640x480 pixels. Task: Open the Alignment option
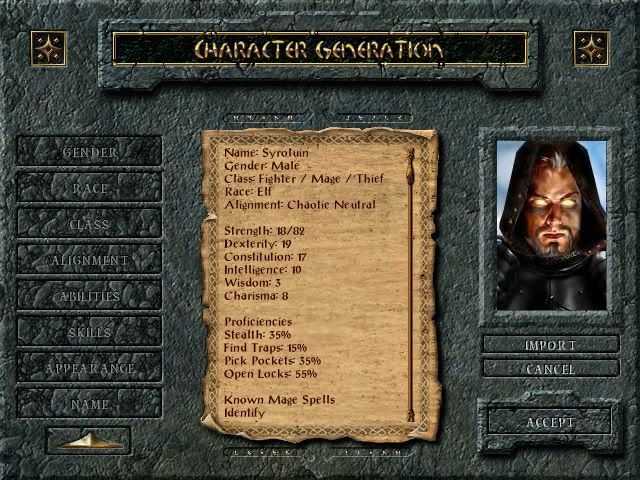90,260
